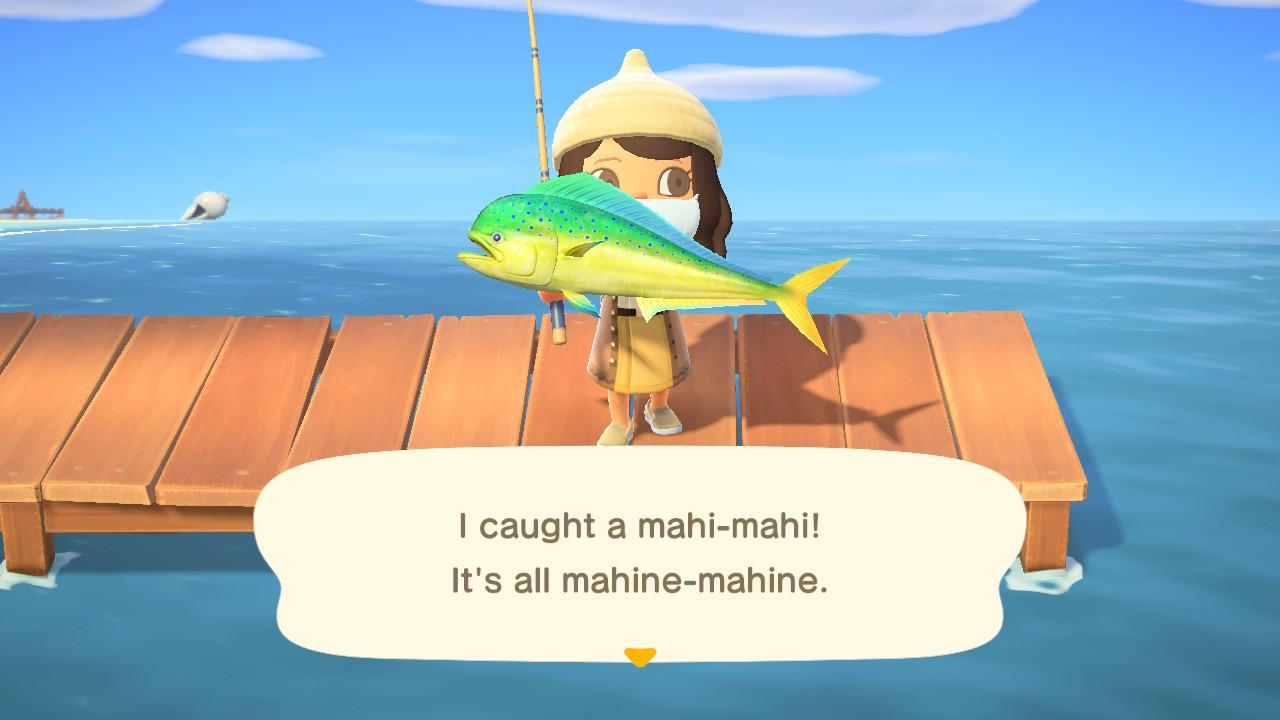Viewport: 1280px width, 720px height.
Task: Click the line reading 'It's all mahine-mahine.'
Action: 640,577
